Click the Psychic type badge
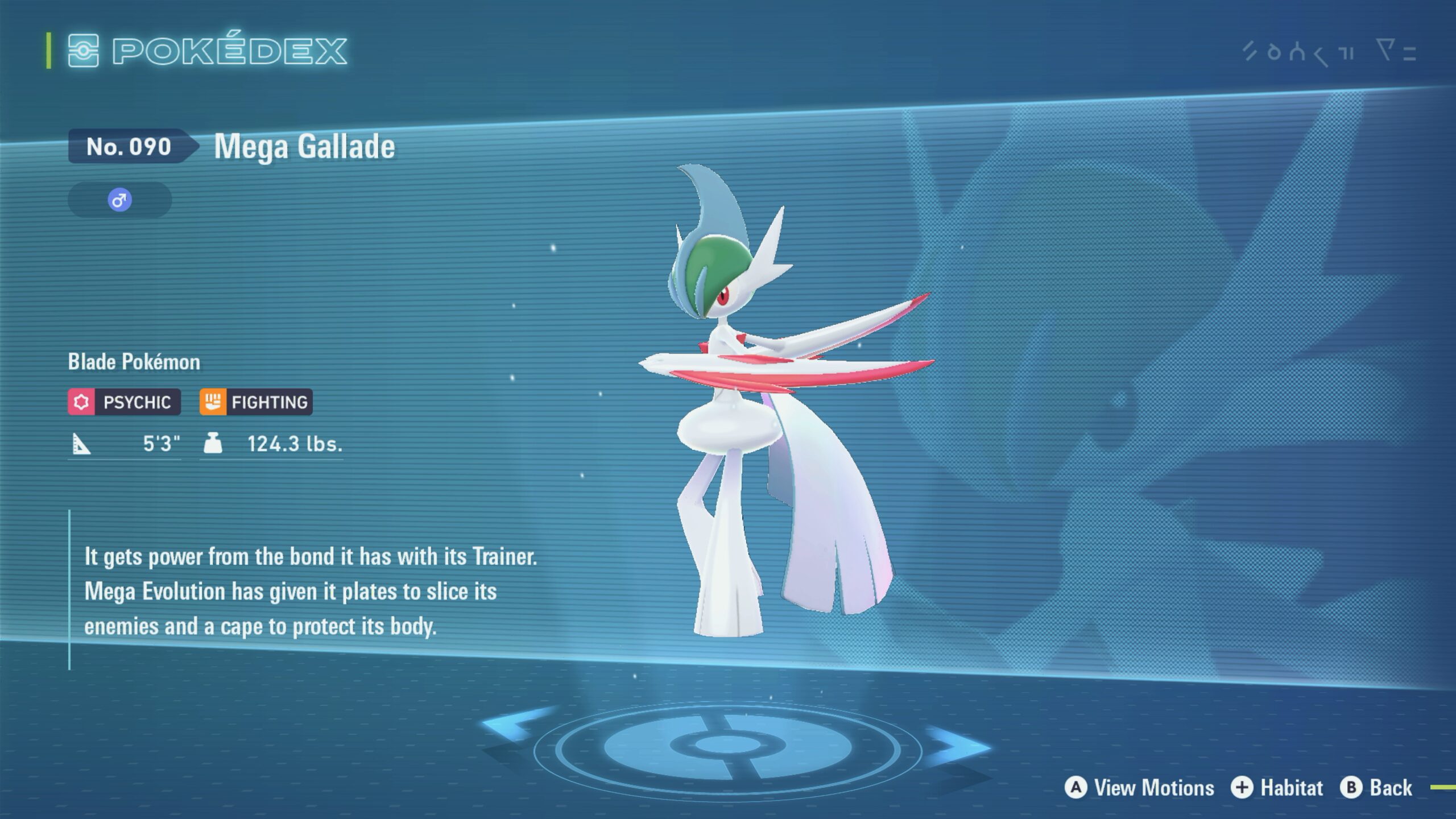Viewport: 1456px width, 819px height. (x=125, y=402)
